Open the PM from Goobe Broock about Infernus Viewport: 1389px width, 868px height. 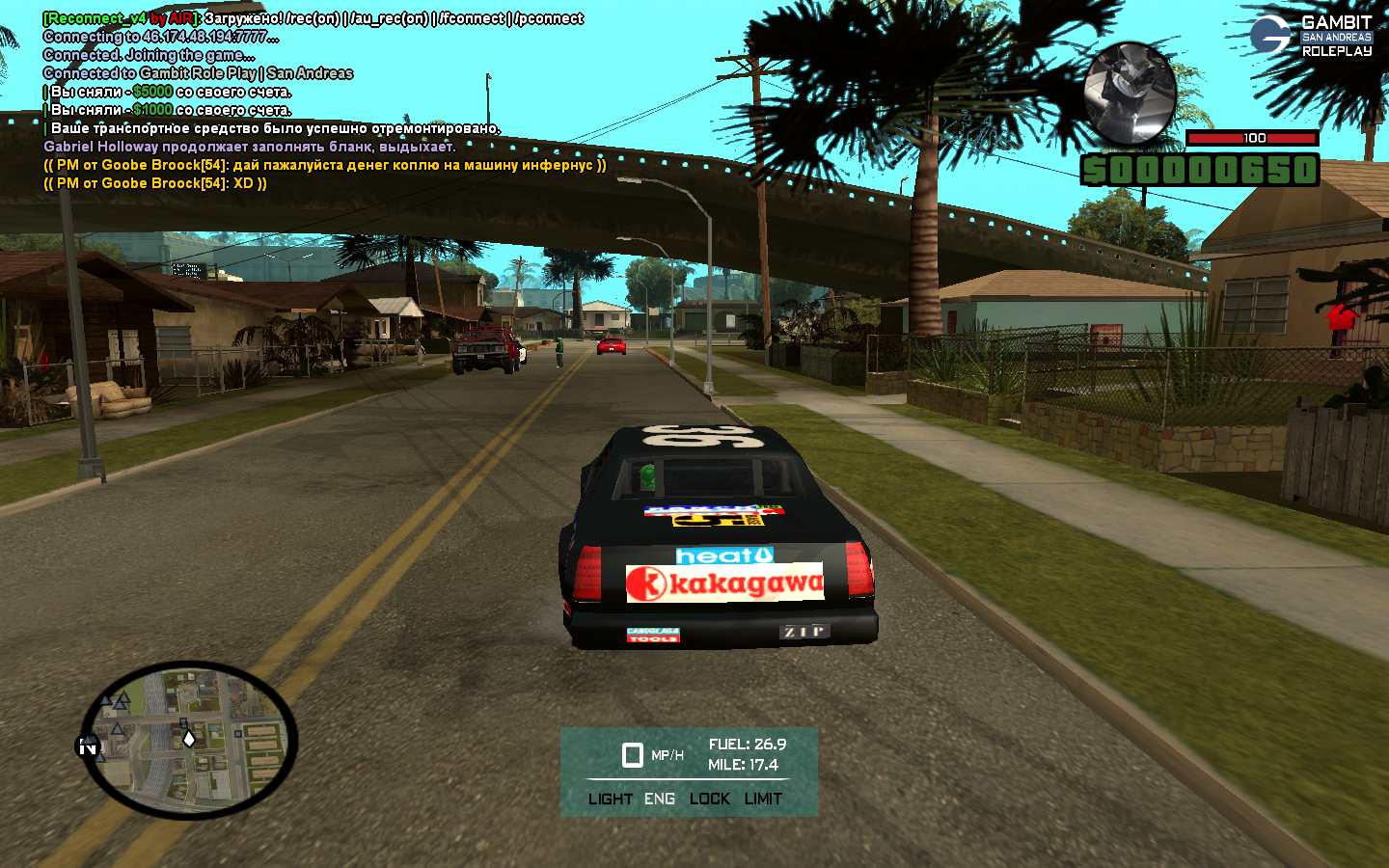click(324, 165)
